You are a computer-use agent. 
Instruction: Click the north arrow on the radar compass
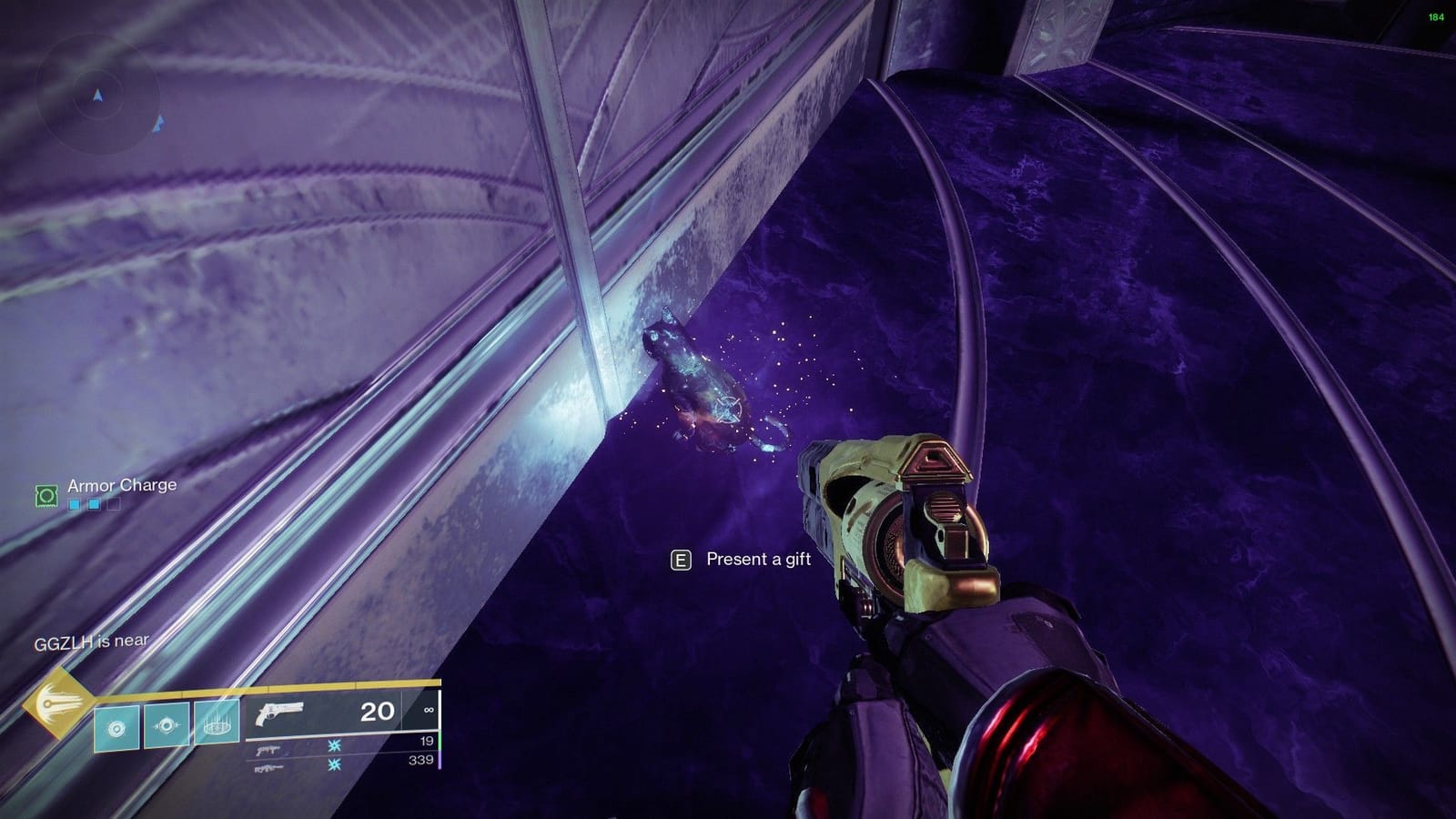coord(97,95)
